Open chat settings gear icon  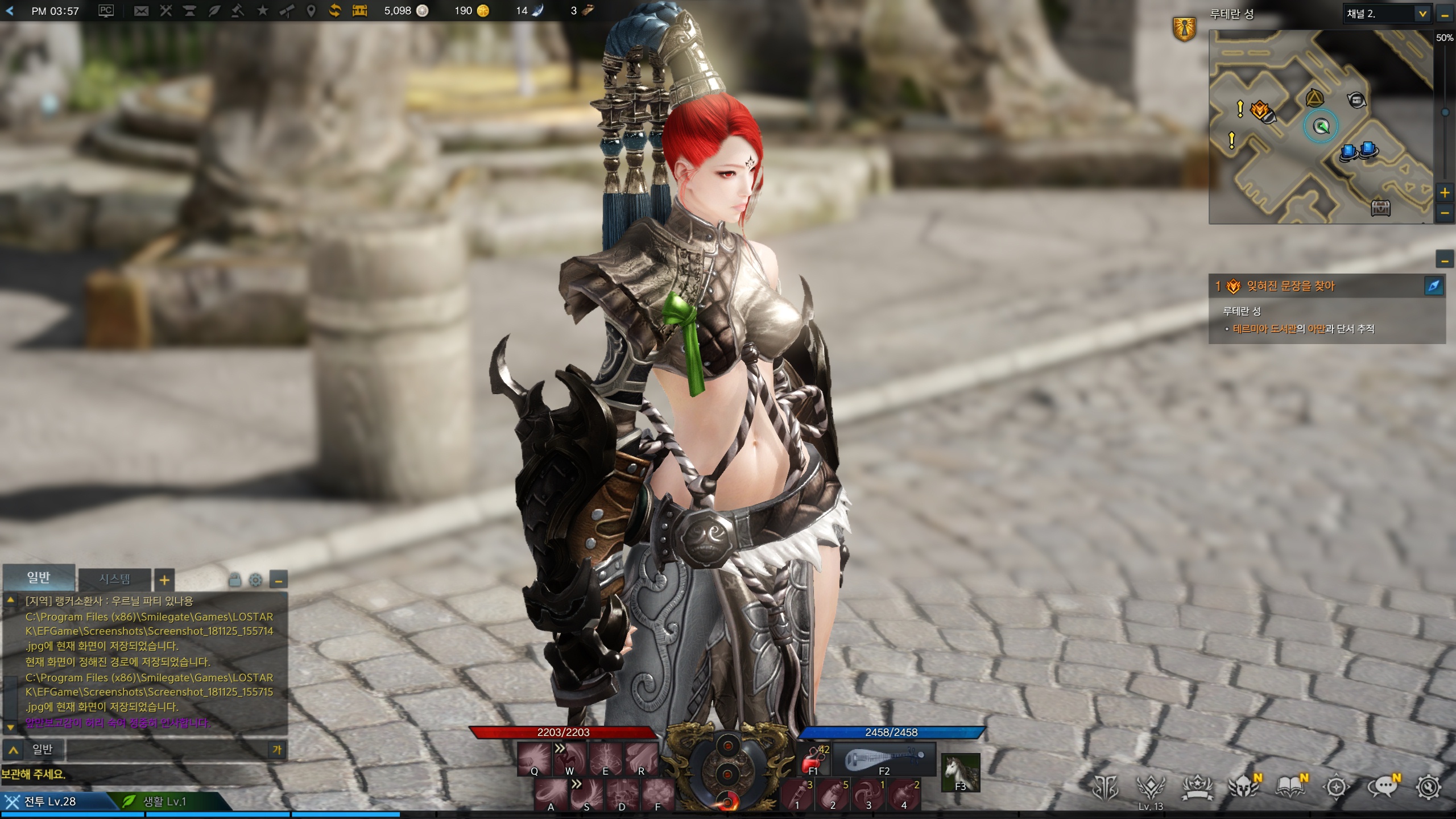[x=256, y=580]
